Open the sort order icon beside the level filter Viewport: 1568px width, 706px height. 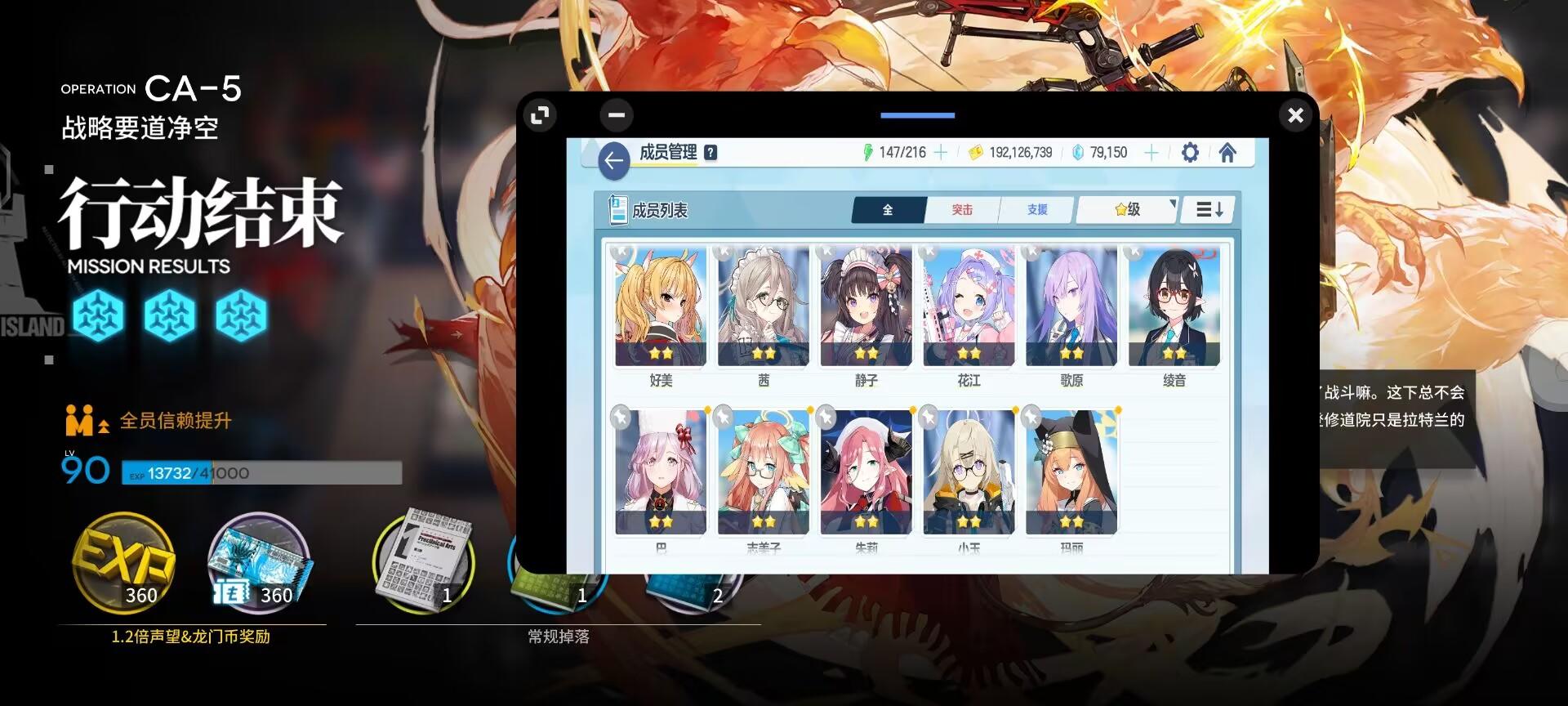1207,209
